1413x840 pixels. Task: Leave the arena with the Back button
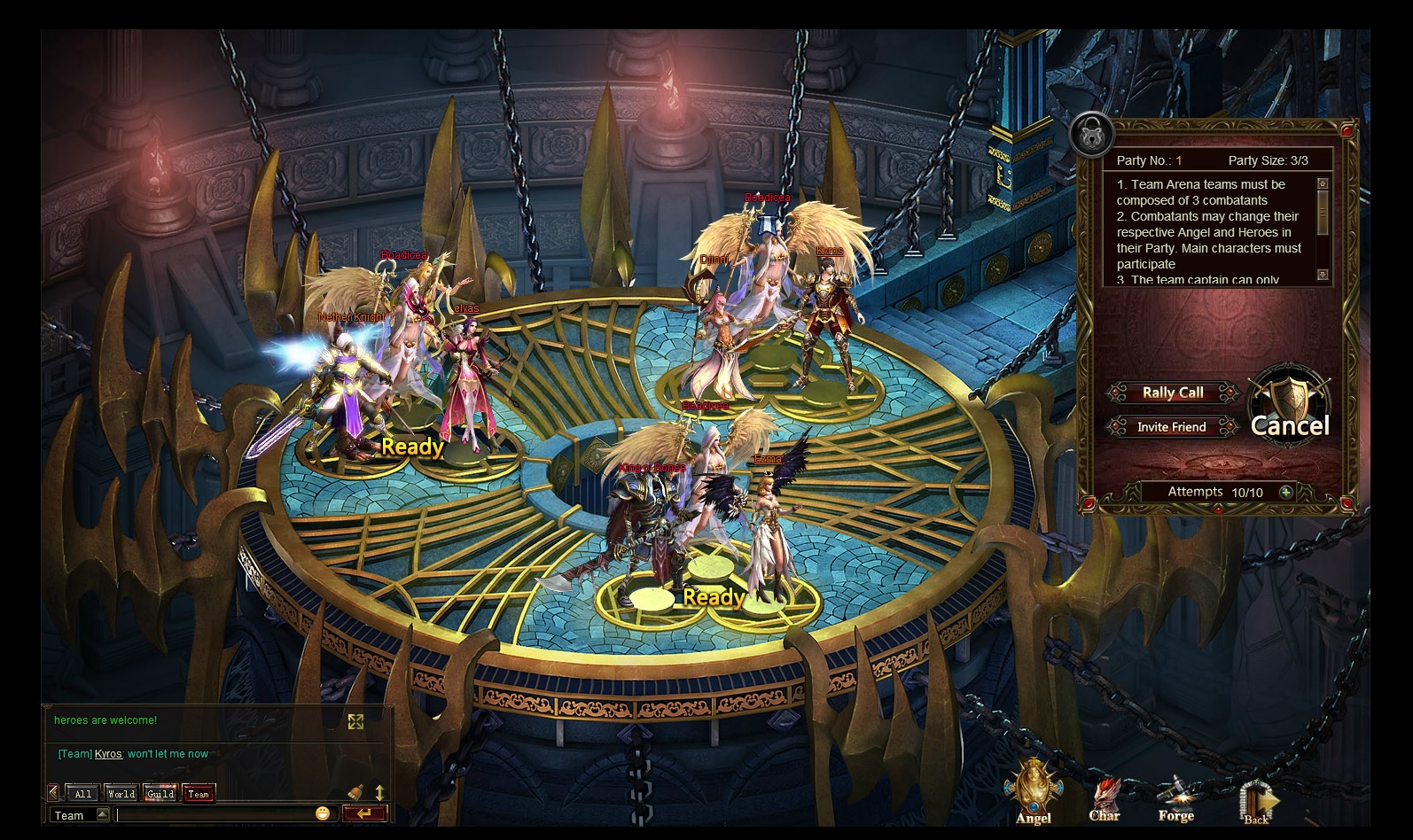pos(1256,800)
